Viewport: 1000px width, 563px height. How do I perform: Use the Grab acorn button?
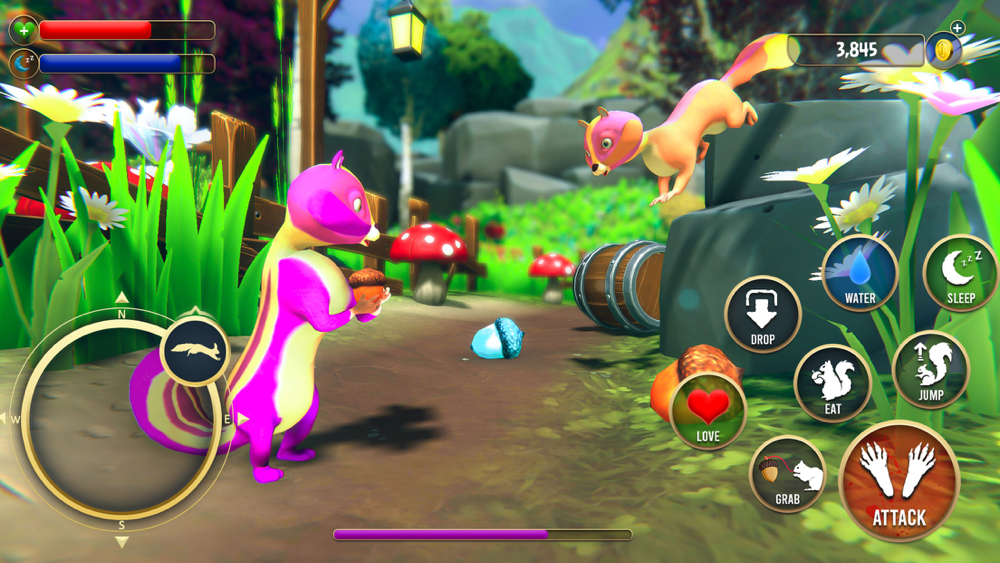[787, 475]
